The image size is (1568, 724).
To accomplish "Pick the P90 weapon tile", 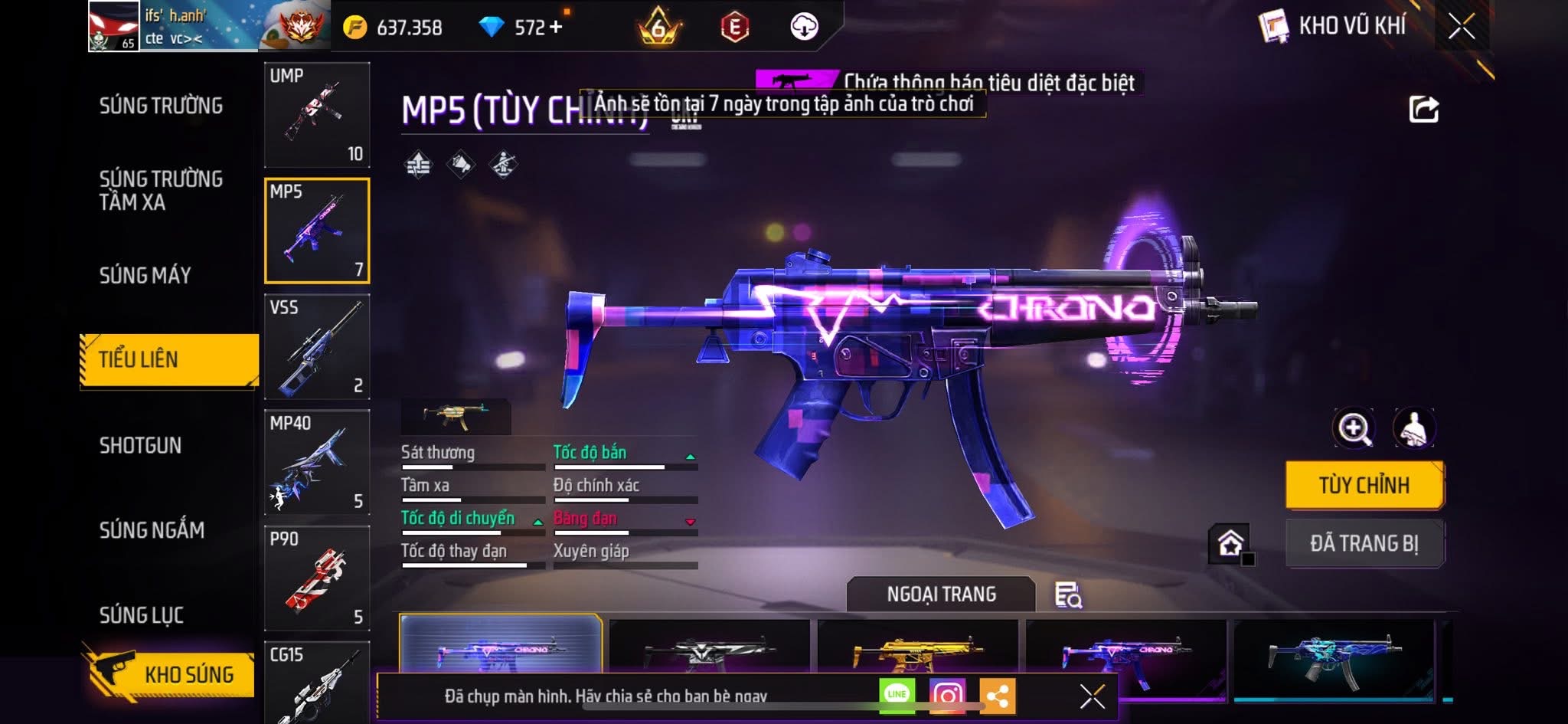I will (x=317, y=578).
